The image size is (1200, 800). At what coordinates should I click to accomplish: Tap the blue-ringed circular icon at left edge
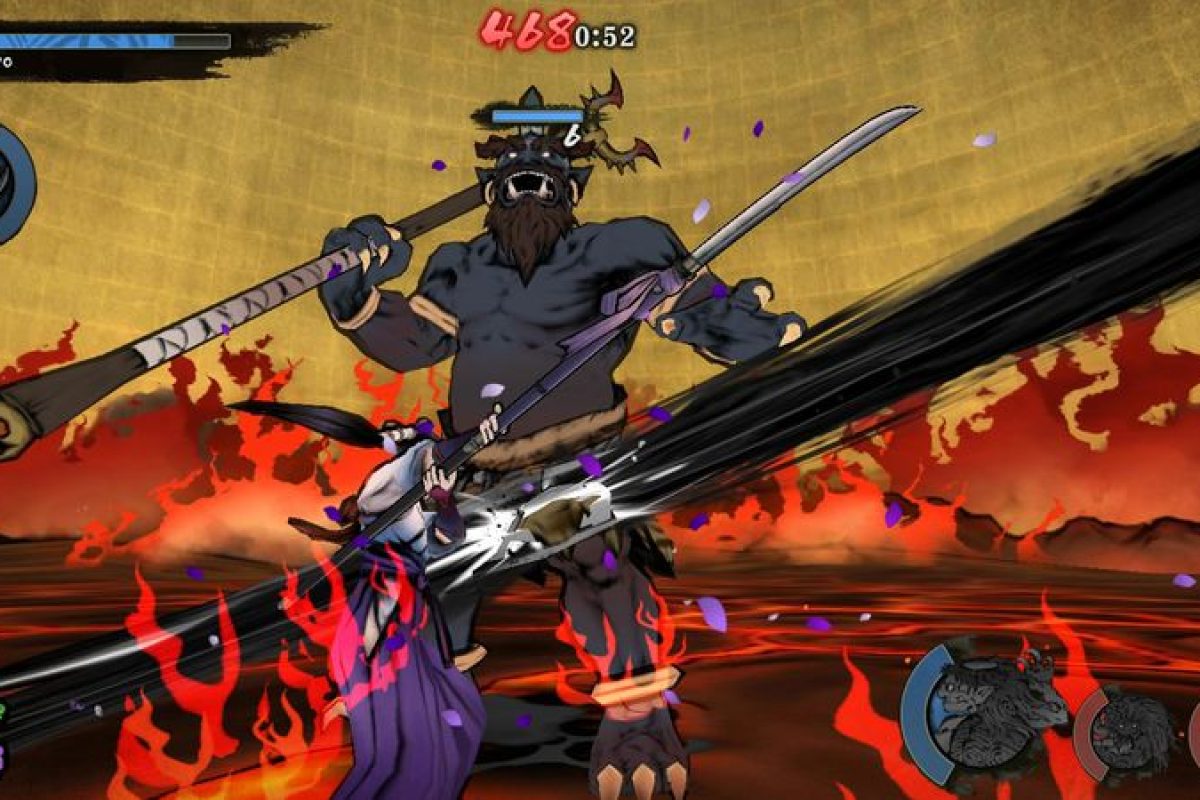(14, 184)
